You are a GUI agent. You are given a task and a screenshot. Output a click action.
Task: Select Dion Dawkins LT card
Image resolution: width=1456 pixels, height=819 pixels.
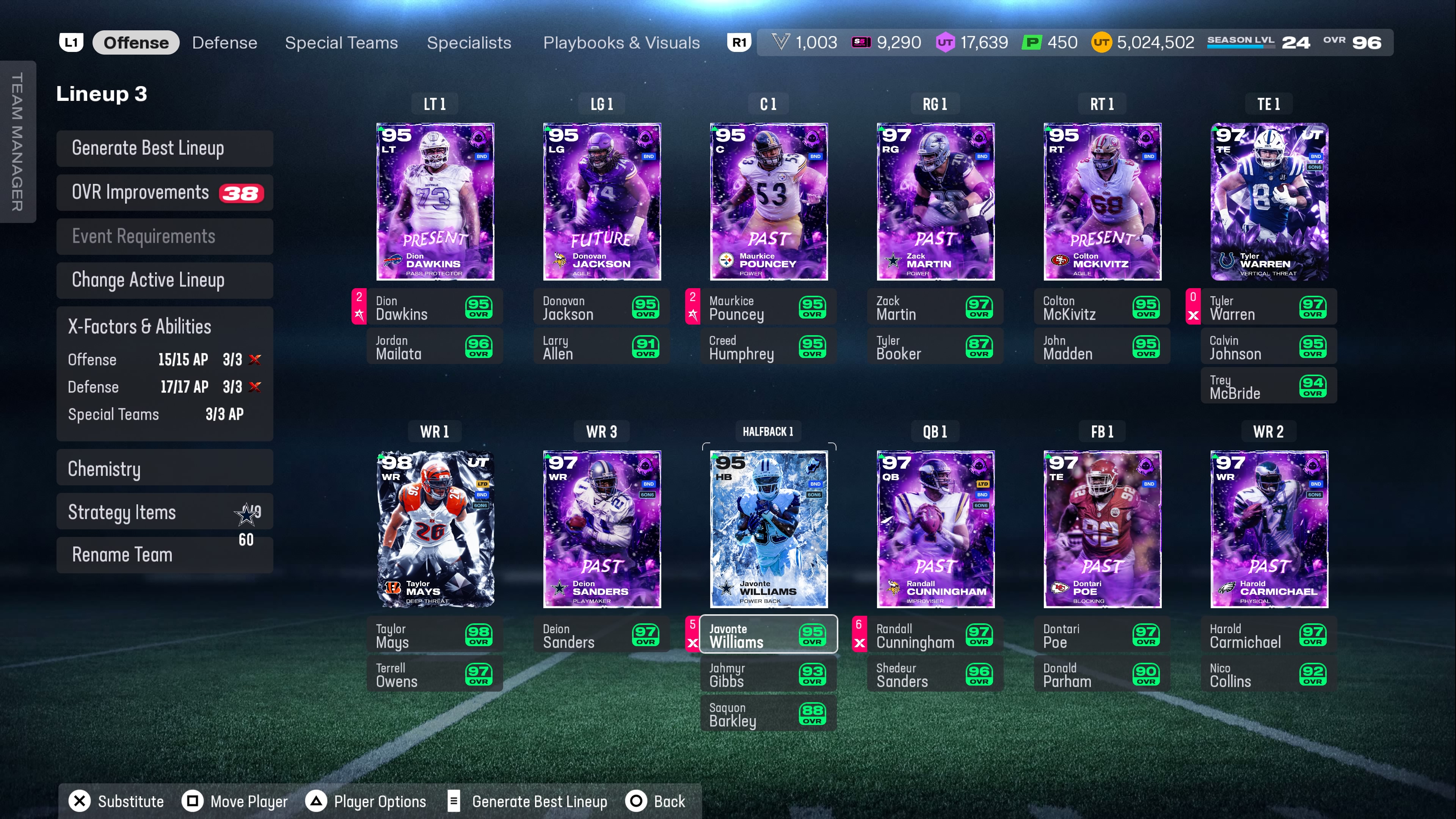[435, 201]
